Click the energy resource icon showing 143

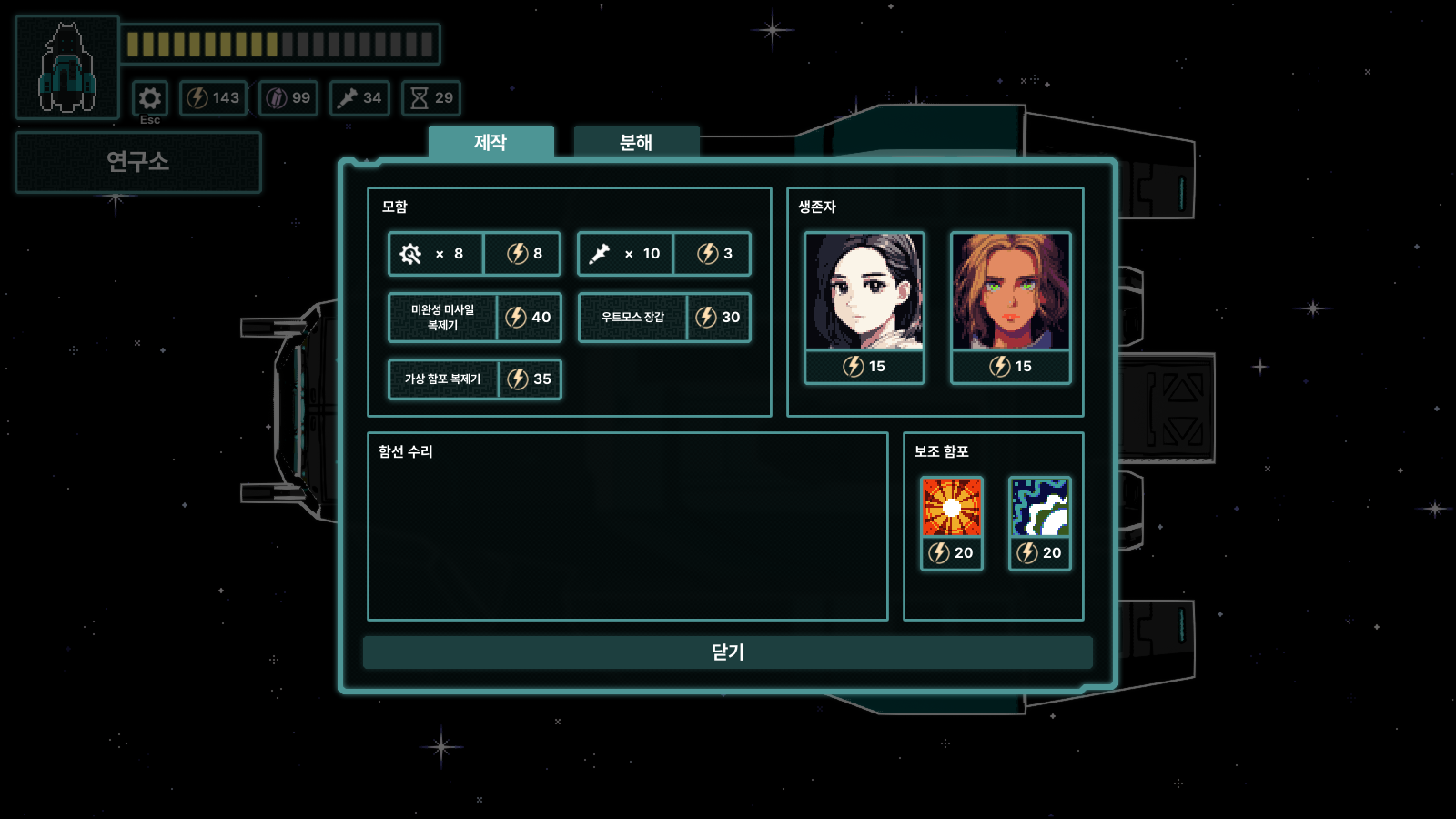[215, 98]
